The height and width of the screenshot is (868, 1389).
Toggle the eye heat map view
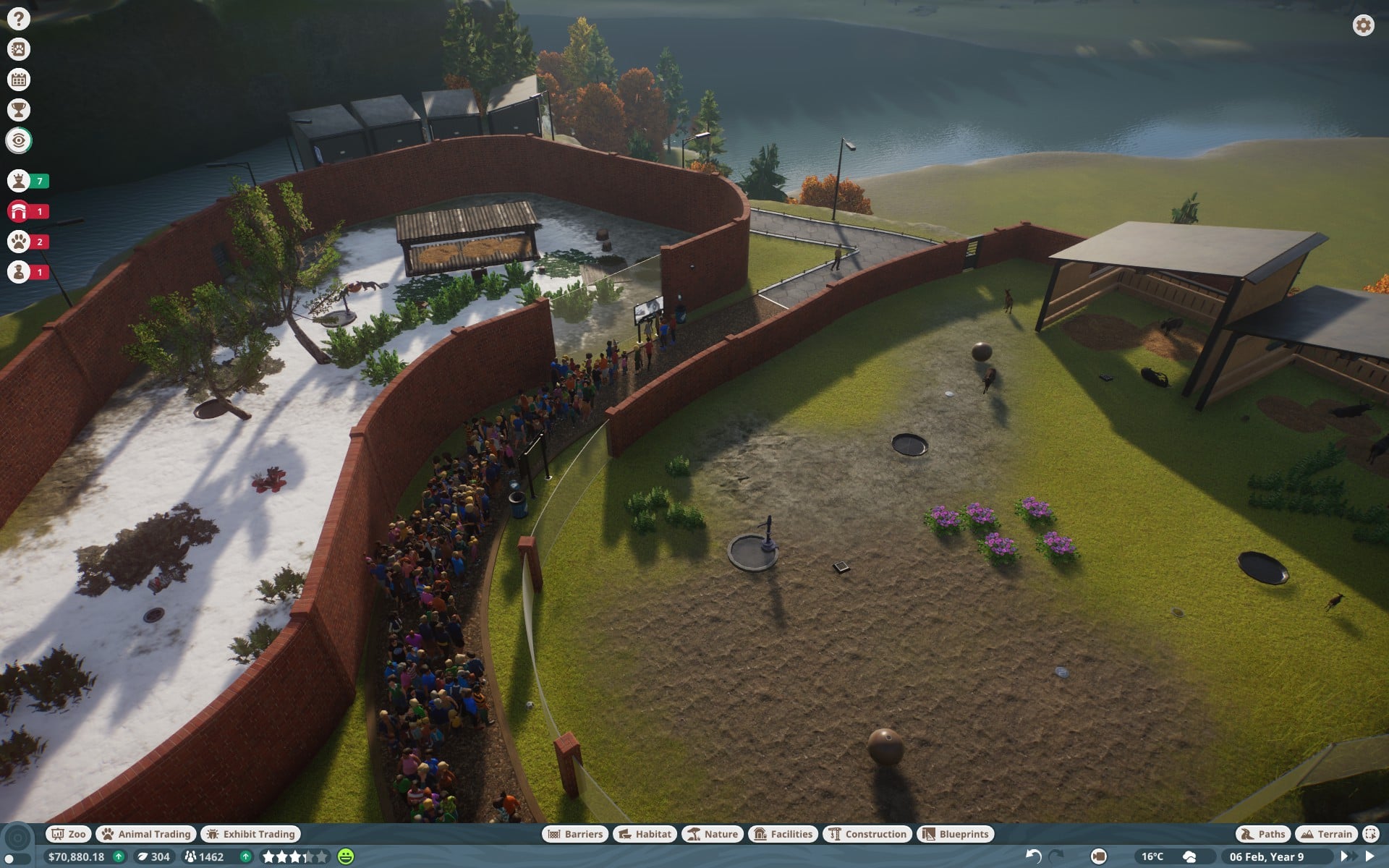tap(19, 140)
